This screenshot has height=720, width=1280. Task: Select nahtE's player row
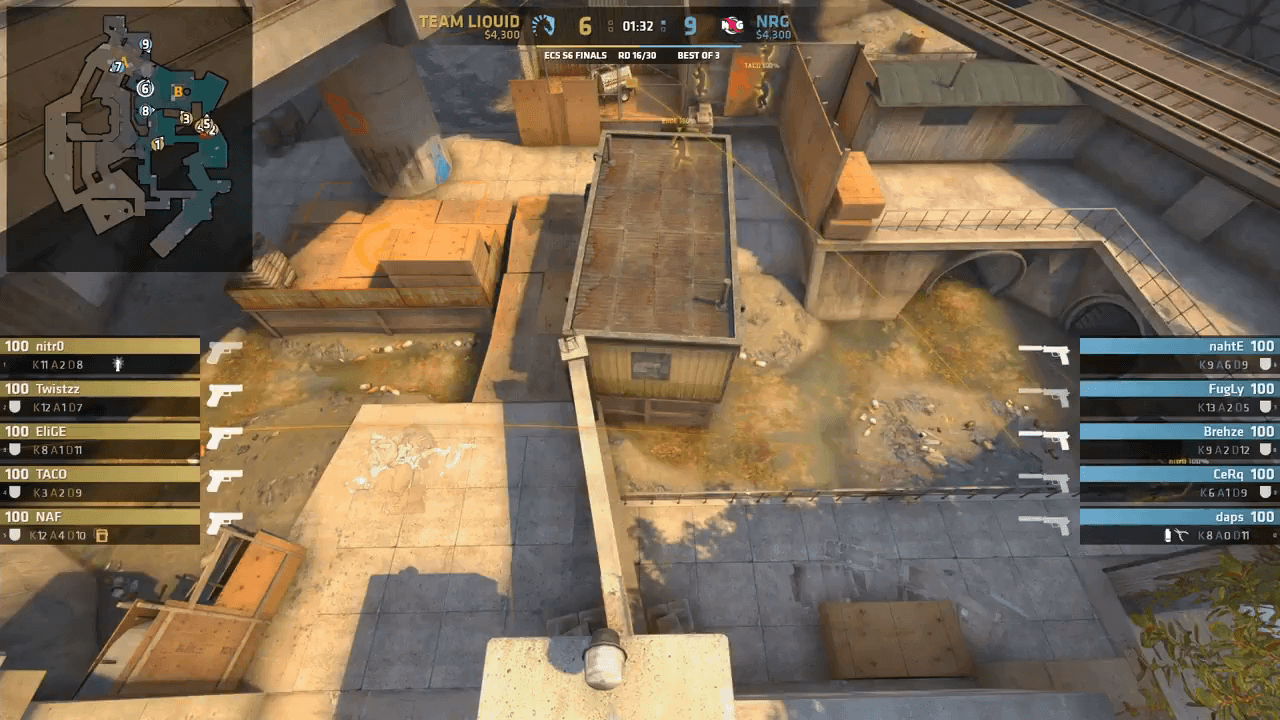click(1178, 355)
